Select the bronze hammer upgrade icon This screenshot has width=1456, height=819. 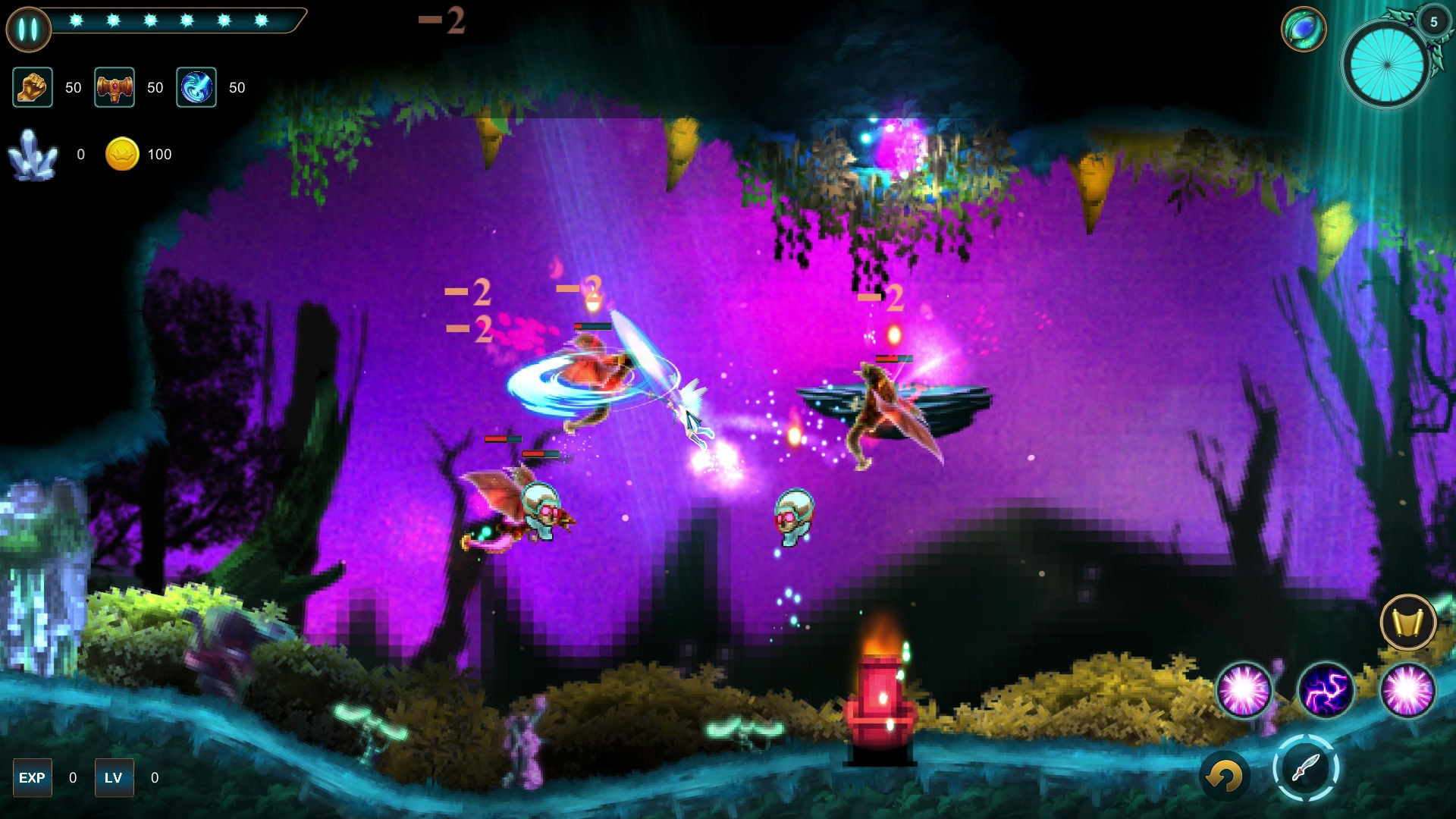click(x=115, y=87)
